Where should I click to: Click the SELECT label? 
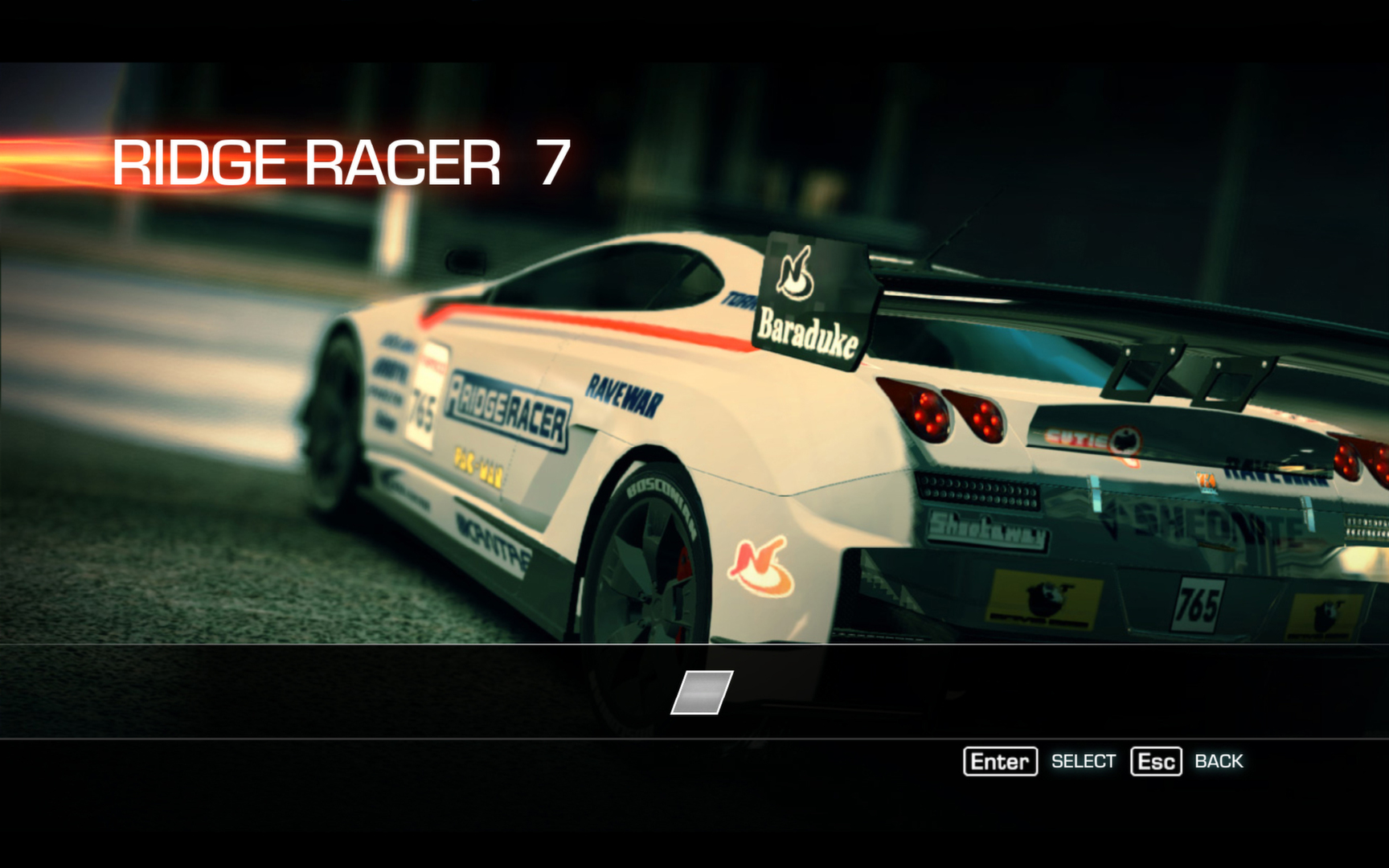tap(1084, 760)
